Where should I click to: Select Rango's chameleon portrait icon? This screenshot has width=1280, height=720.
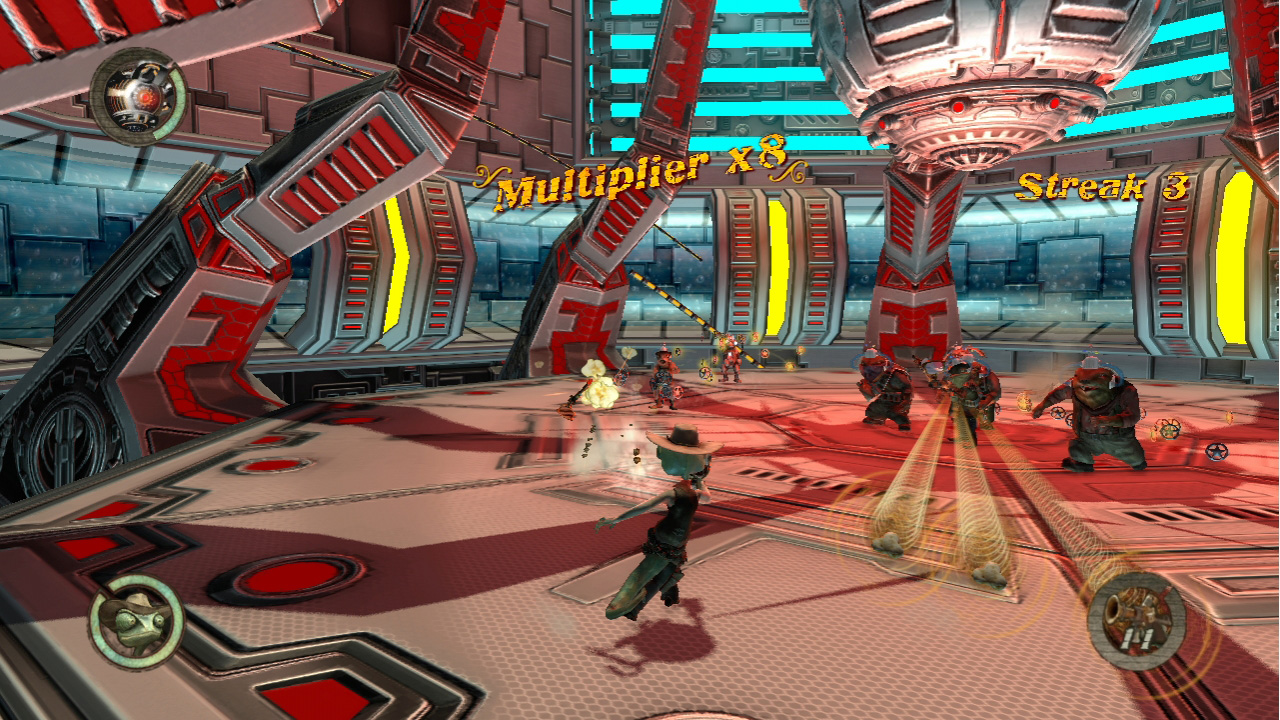136,621
